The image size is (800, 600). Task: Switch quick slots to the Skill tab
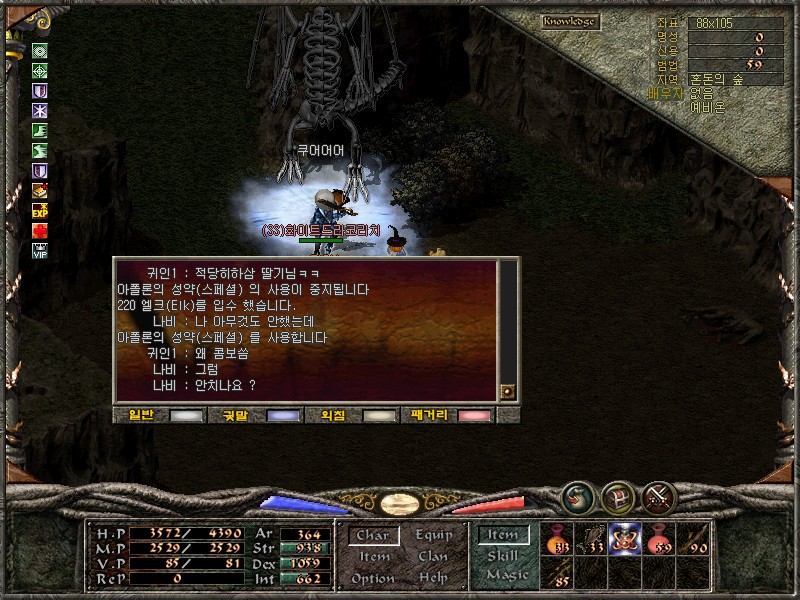pyautogui.click(x=503, y=556)
